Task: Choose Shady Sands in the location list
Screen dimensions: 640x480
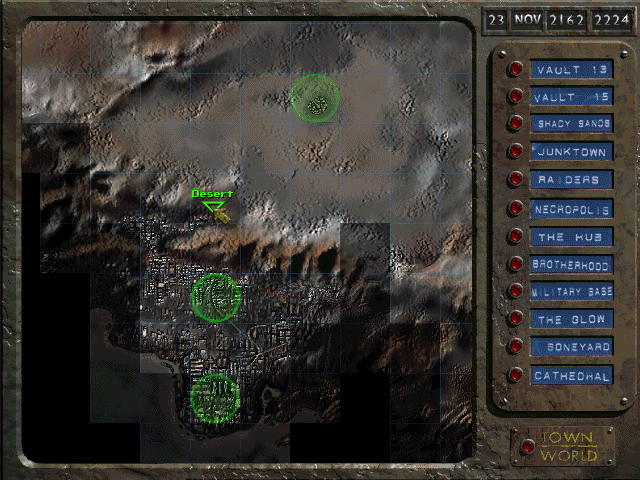Action: pyautogui.click(x=515, y=124)
